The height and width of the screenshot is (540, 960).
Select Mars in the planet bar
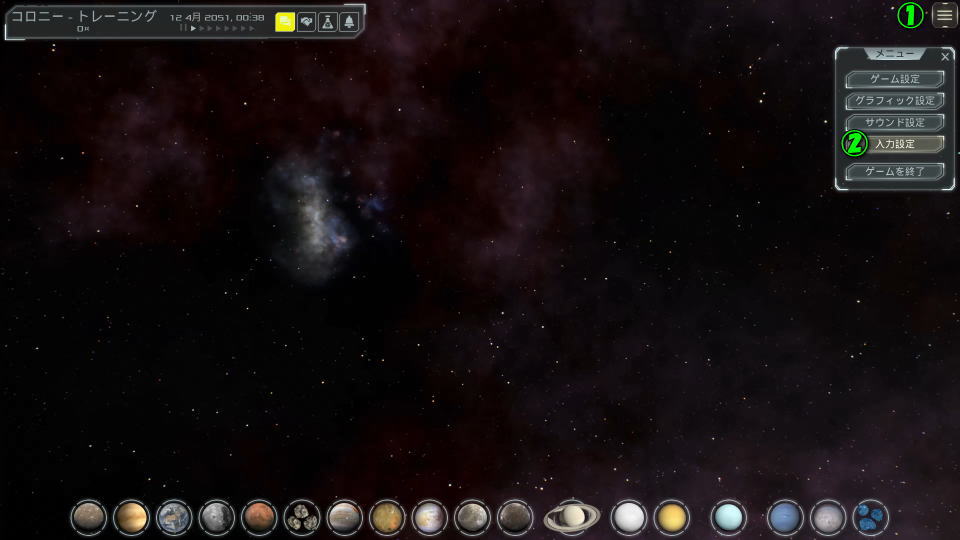[259, 517]
